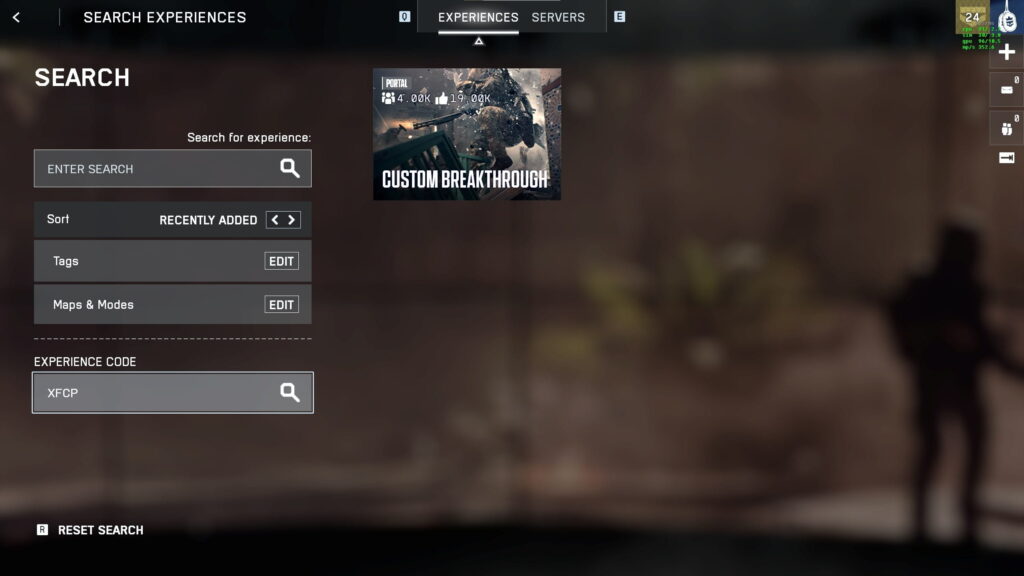Viewport: 1024px width, 576px height.
Task: Switch to the Servers tab
Action: [558, 17]
